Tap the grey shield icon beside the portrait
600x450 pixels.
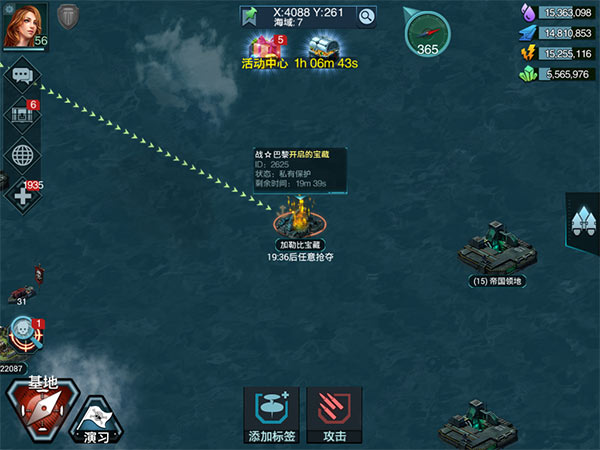point(67,18)
